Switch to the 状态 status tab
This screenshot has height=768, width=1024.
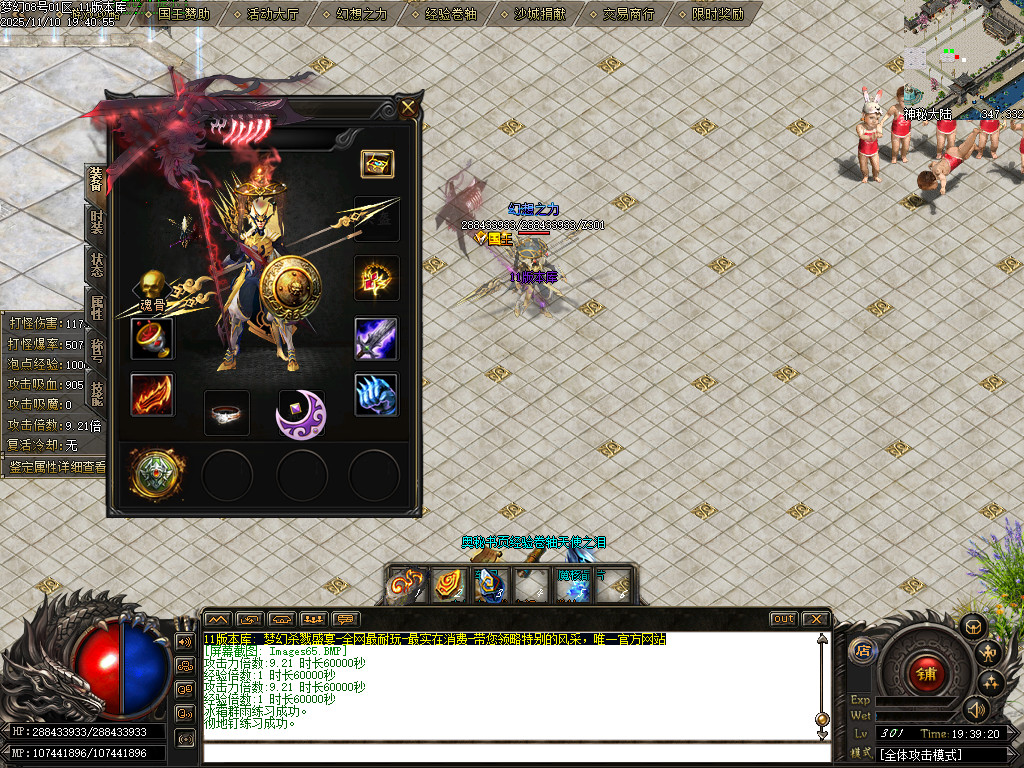96,265
